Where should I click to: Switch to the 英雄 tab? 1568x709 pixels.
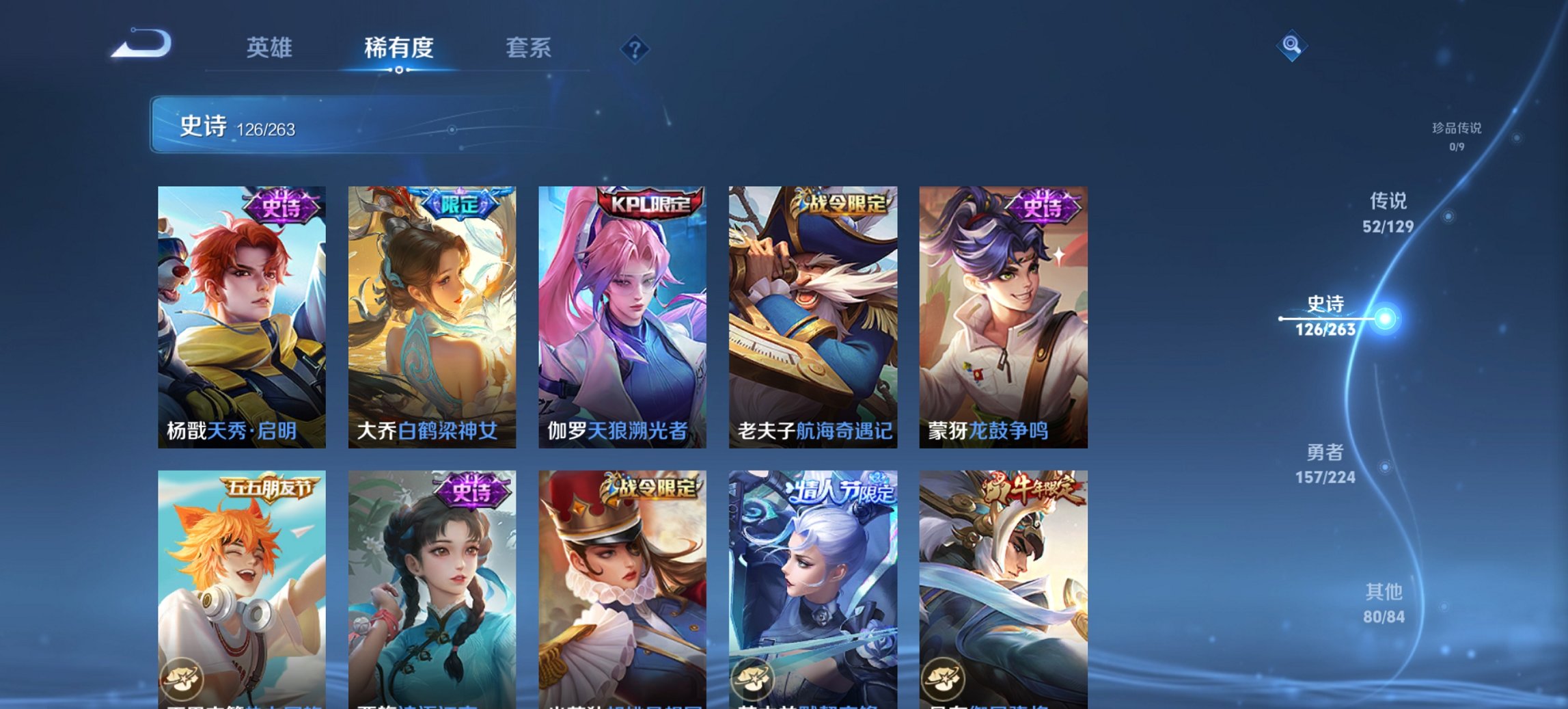point(271,48)
